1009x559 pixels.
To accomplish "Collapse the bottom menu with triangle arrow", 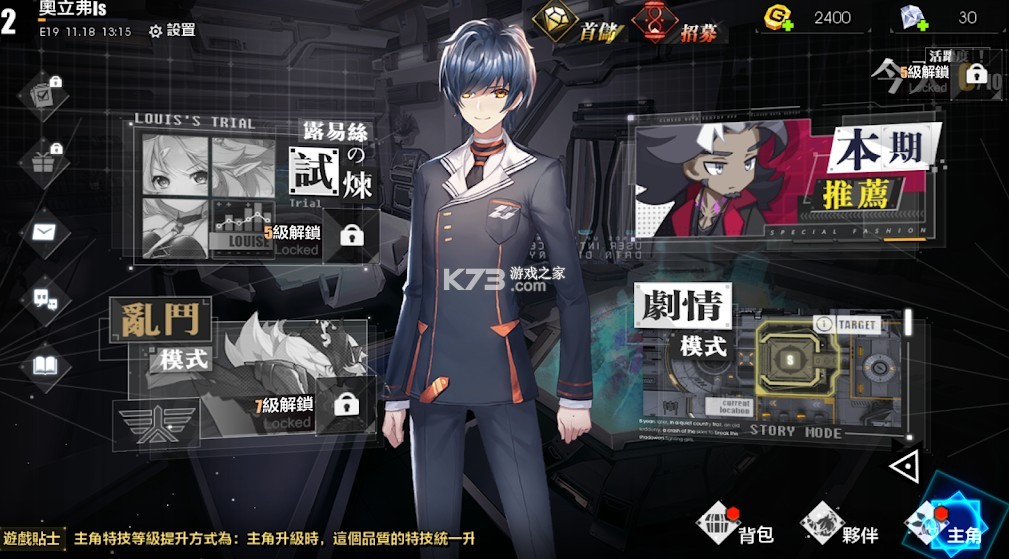I will pos(904,465).
